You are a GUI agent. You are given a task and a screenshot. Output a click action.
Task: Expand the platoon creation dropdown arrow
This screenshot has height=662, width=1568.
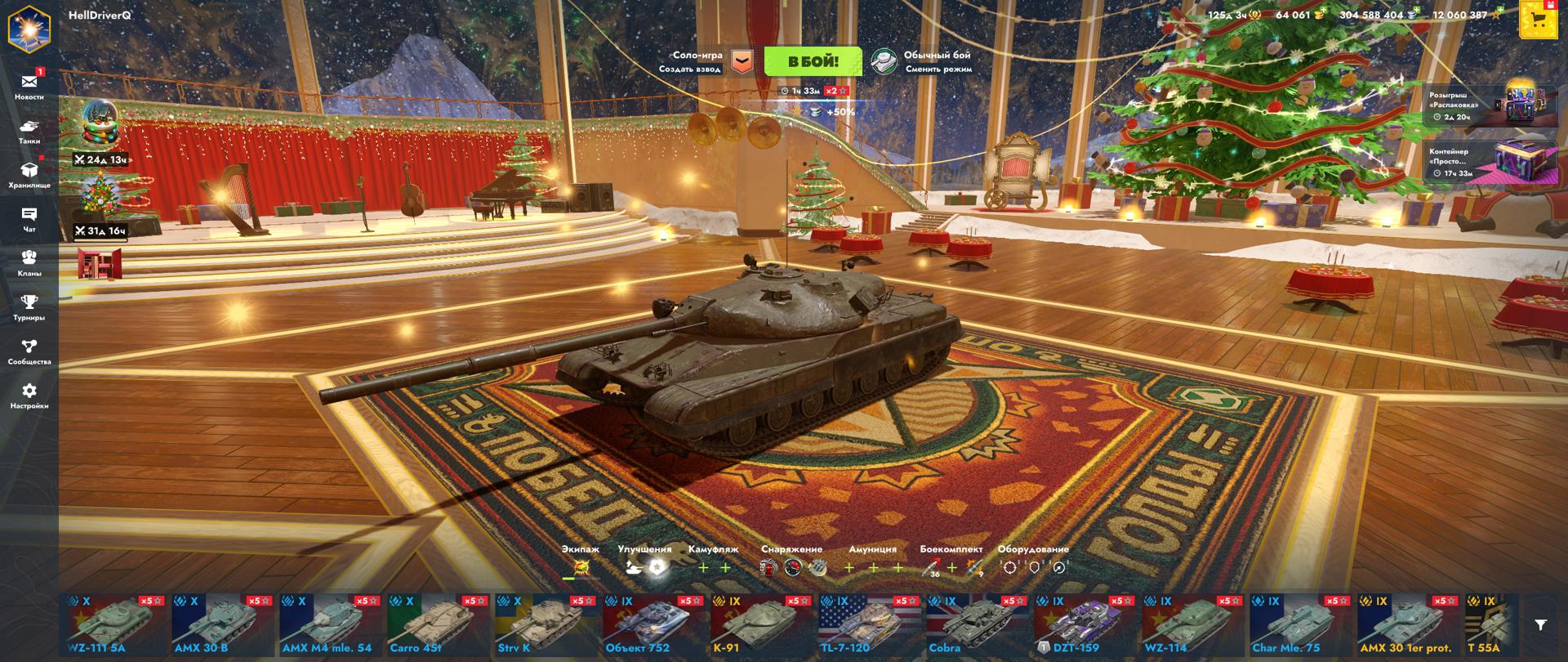tap(742, 61)
